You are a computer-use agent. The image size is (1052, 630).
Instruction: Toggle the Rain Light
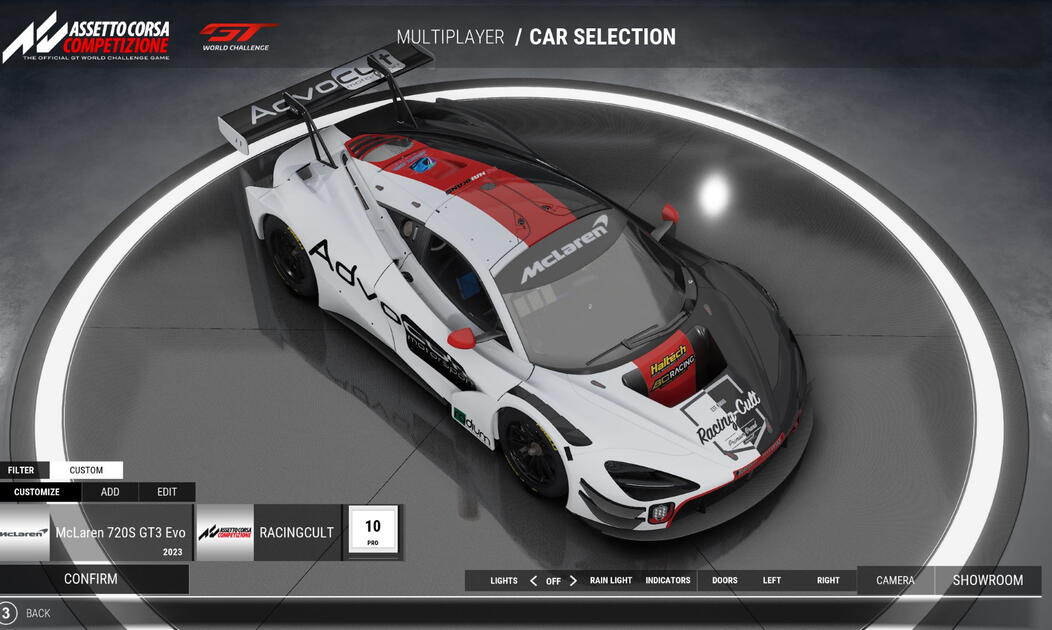click(x=611, y=581)
